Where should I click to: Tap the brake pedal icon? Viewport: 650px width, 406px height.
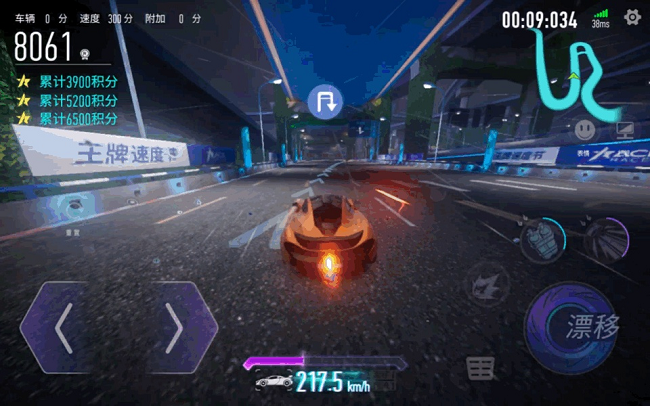click(x=481, y=368)
